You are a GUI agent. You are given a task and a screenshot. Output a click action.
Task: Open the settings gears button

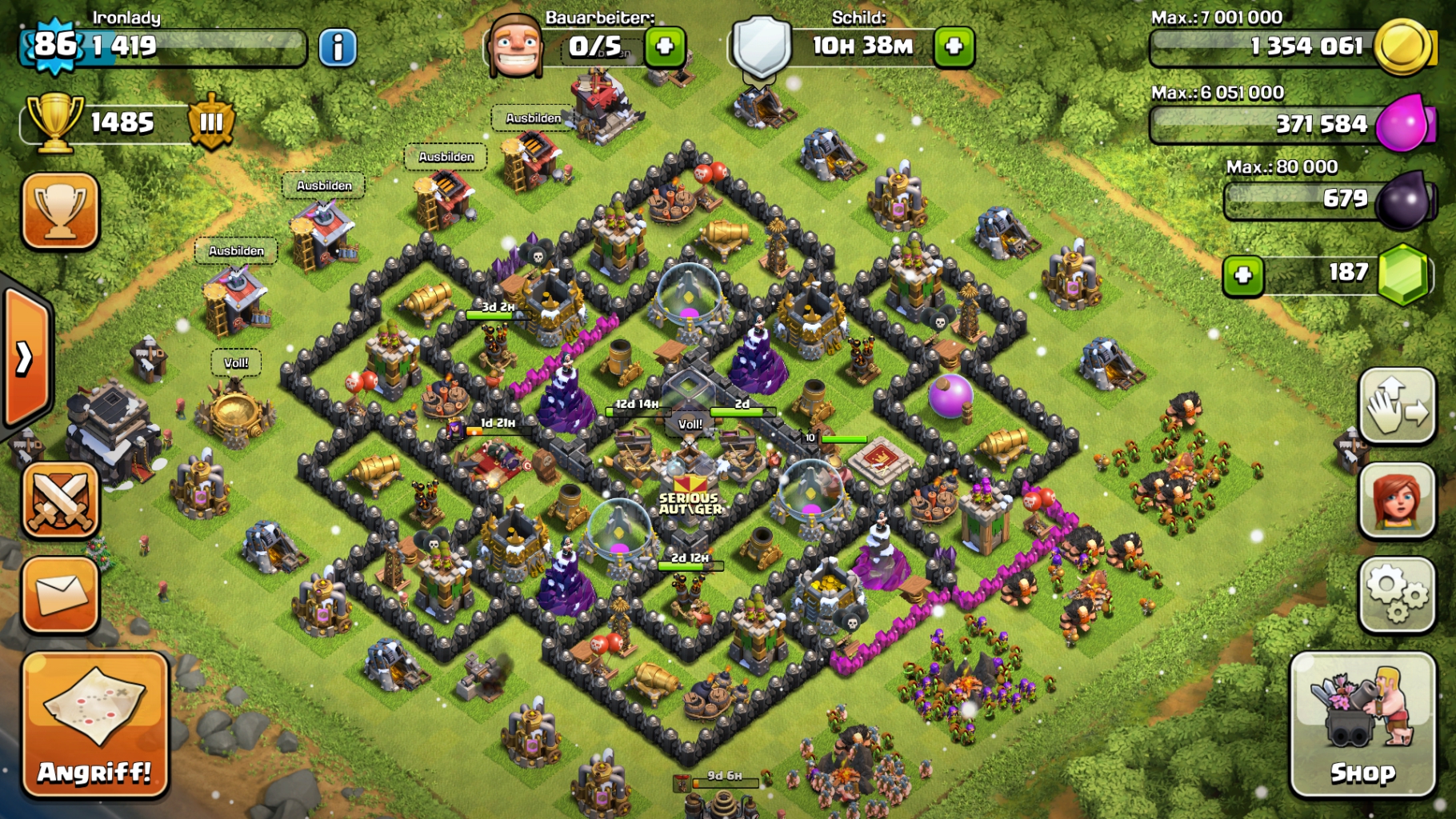[1397, 593]
